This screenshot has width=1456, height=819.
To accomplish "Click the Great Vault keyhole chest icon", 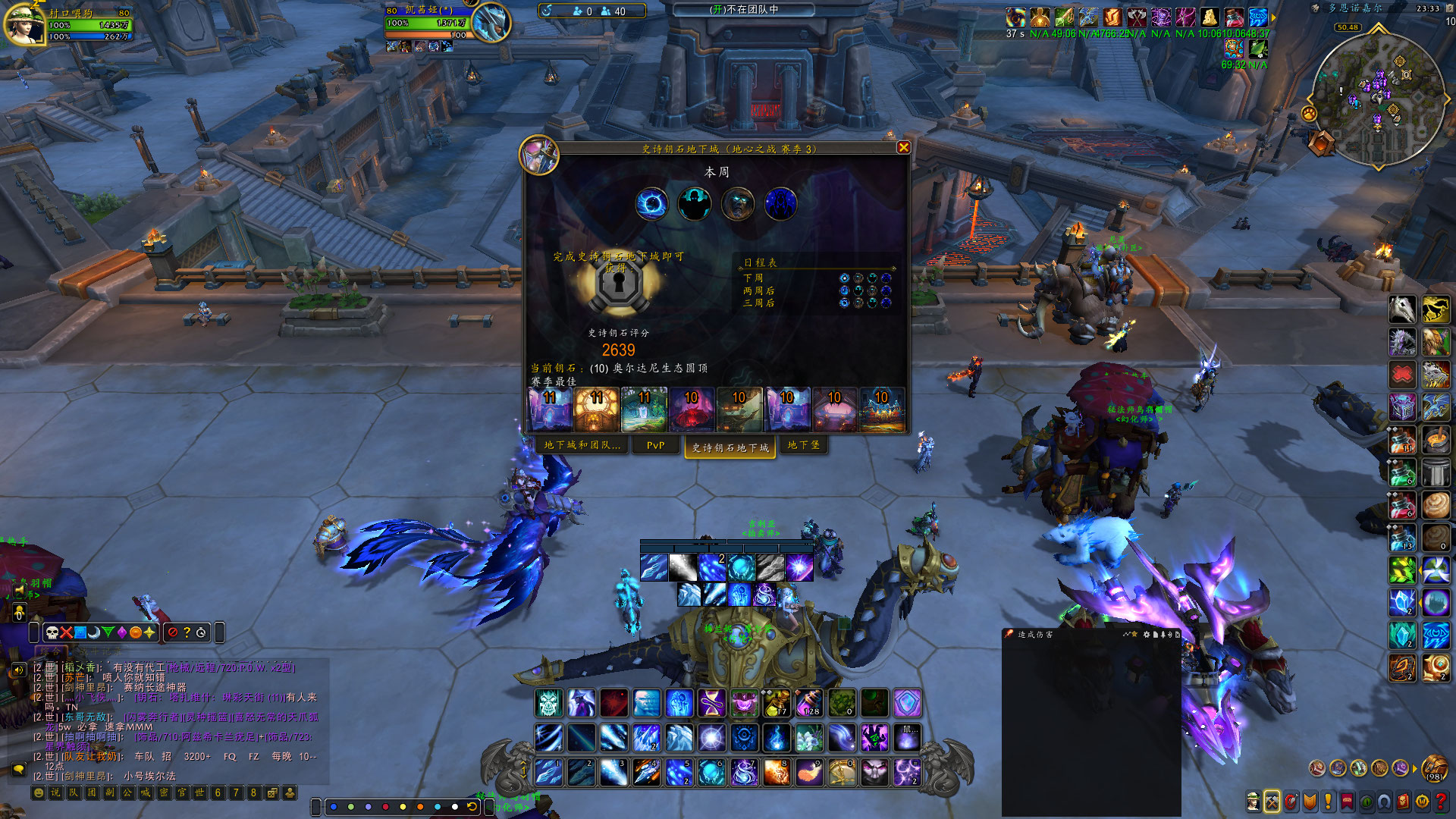I will (620, 286).
